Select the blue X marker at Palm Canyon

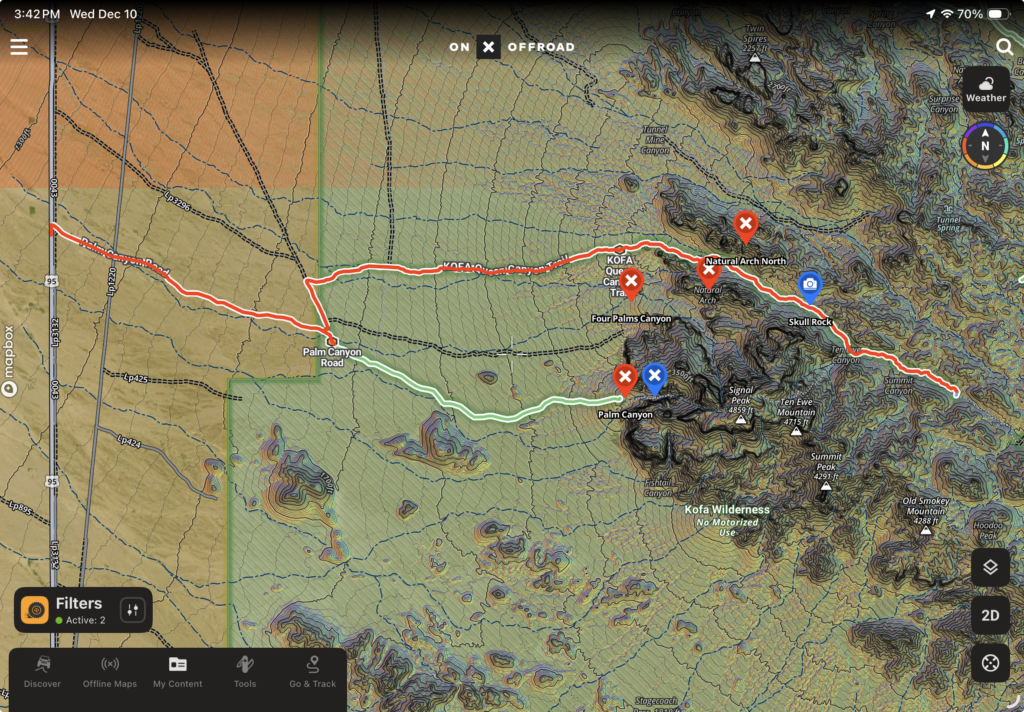point(654,377)
